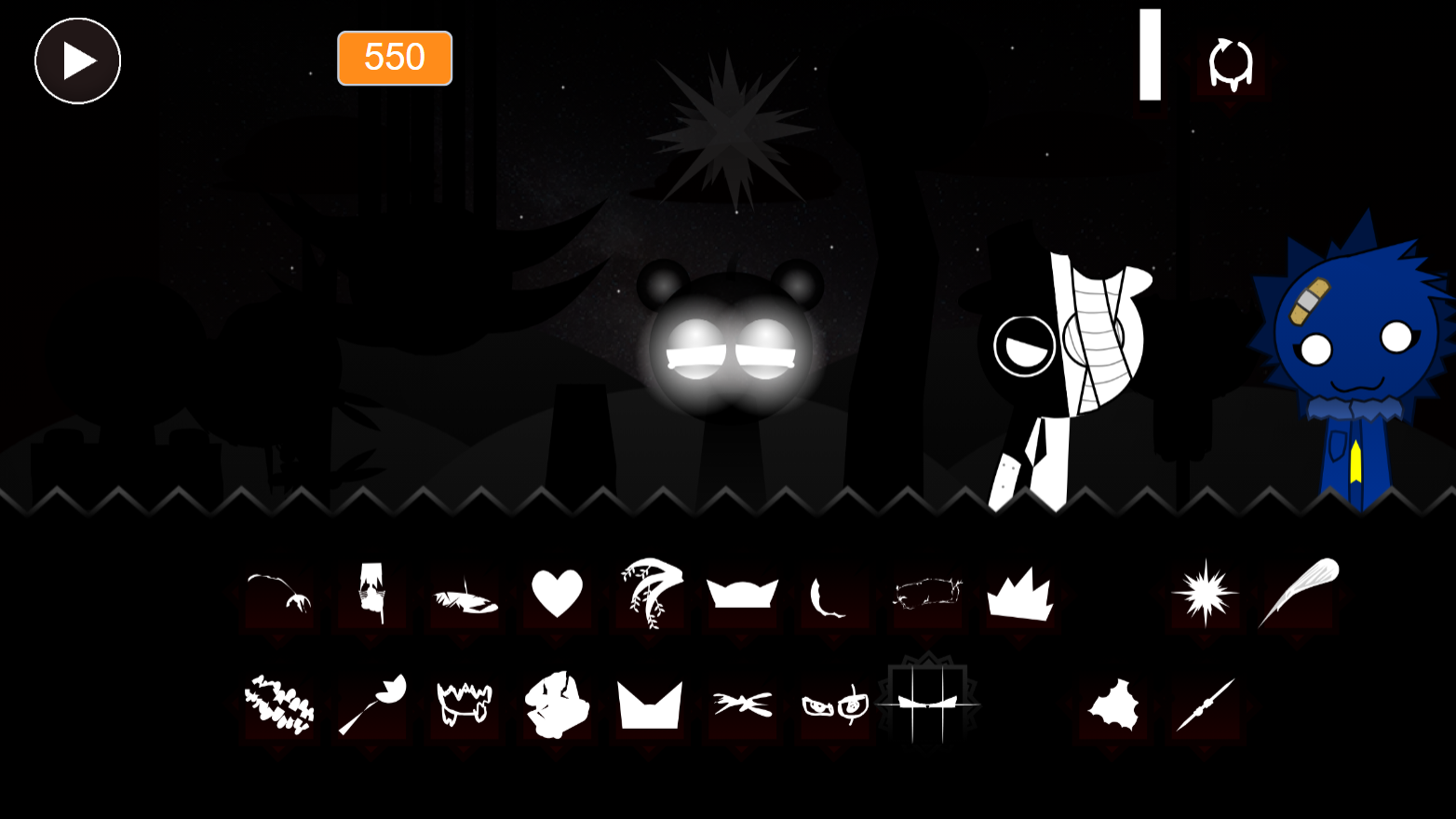This screenshot has width=1456, height=819.
Task: Click the dragonfly sound icon
Action: [x=742, y=705]
